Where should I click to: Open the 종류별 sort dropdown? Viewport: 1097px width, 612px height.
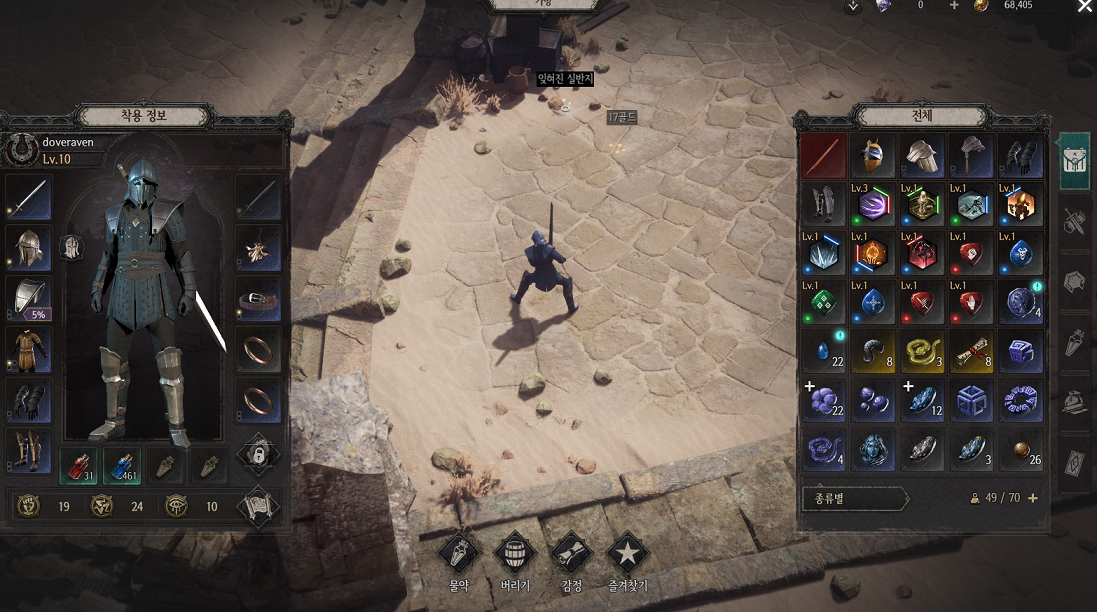point(855,498)
